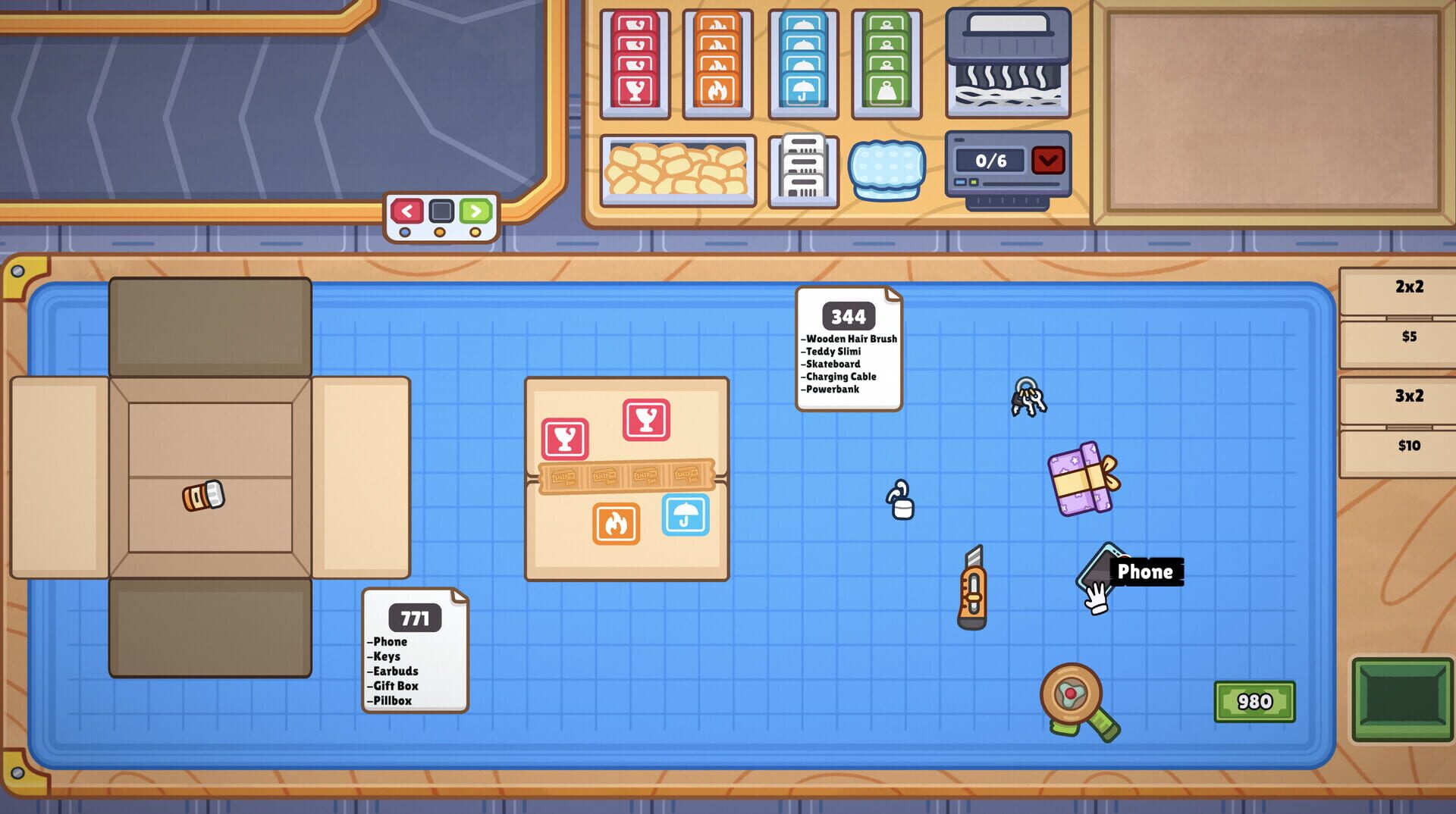The image size is (1456, 814).
Task: Take a shipping label from the stack
Action: [x=802, y=171]
